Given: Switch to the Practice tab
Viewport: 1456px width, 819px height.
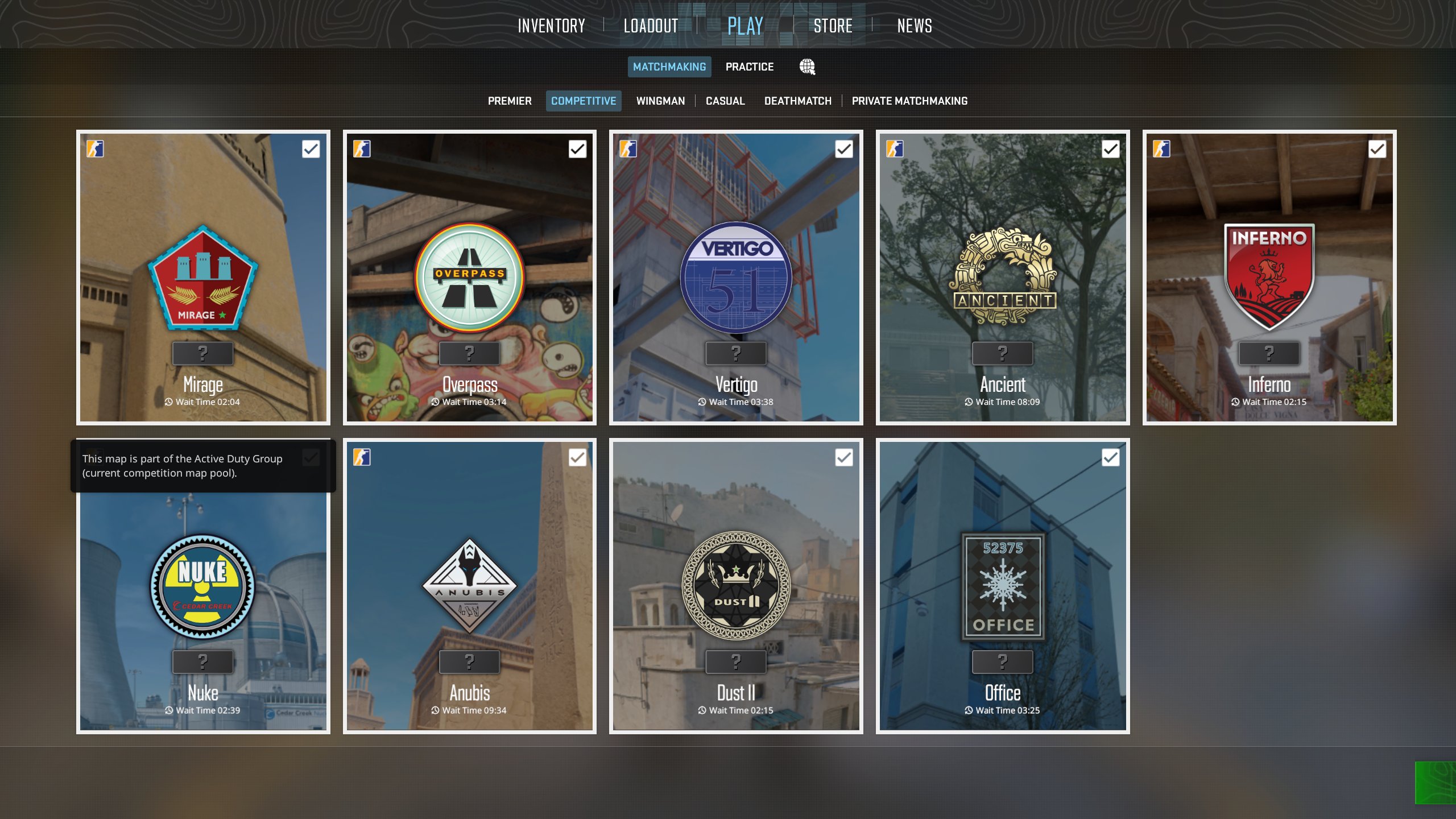Looking at the screenshot, I should (749, 67).
